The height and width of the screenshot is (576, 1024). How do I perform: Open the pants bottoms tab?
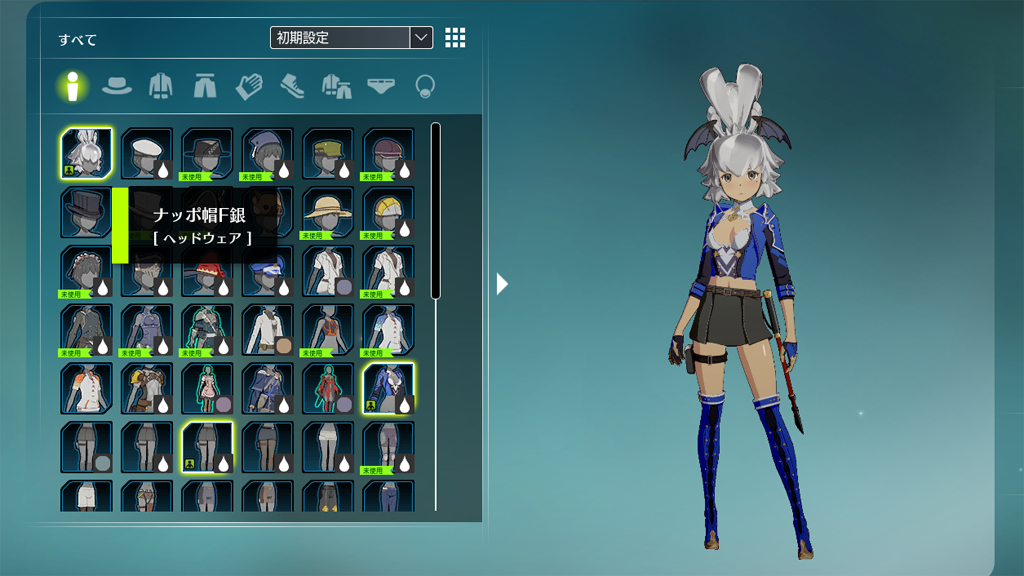pos(205,86)
